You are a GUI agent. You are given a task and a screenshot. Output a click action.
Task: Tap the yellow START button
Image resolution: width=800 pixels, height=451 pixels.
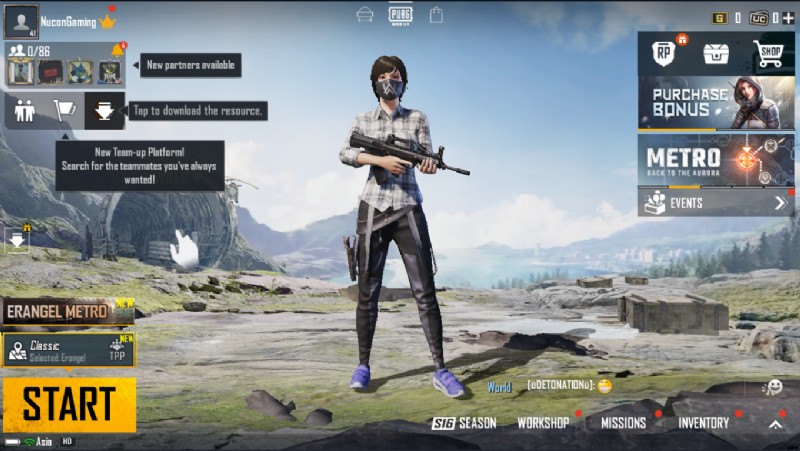(69, 404)
